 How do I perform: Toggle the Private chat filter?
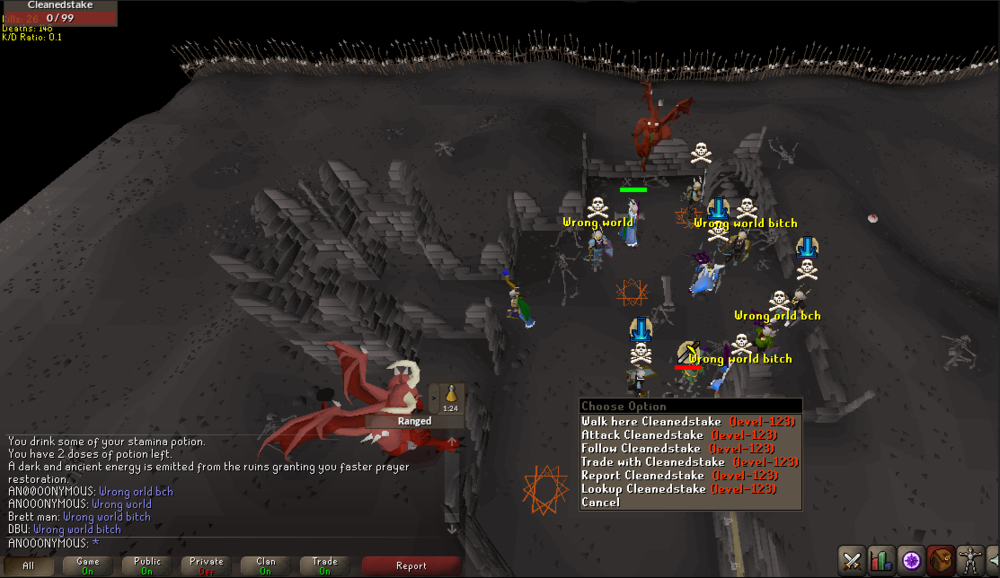(206, 566)
